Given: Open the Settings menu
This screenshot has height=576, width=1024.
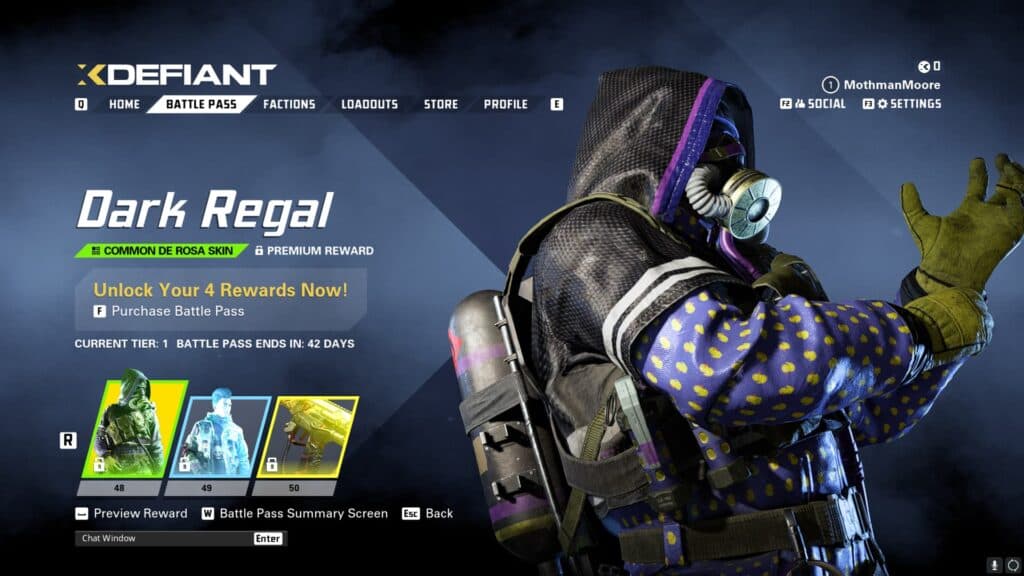Looking at the screenshot, I should click(x=908, y=104).
